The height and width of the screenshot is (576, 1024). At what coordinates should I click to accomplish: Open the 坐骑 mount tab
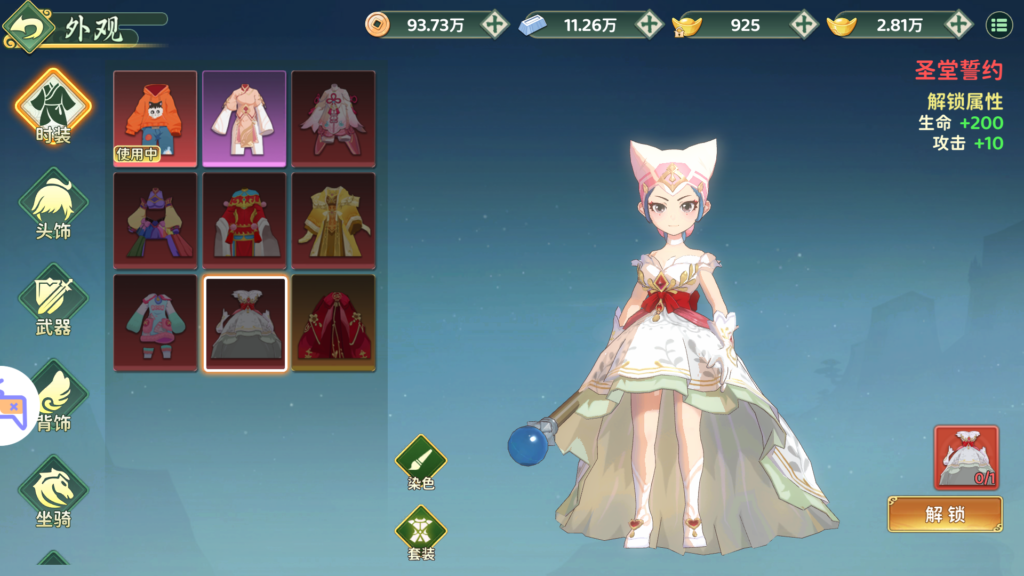(53, 492)
